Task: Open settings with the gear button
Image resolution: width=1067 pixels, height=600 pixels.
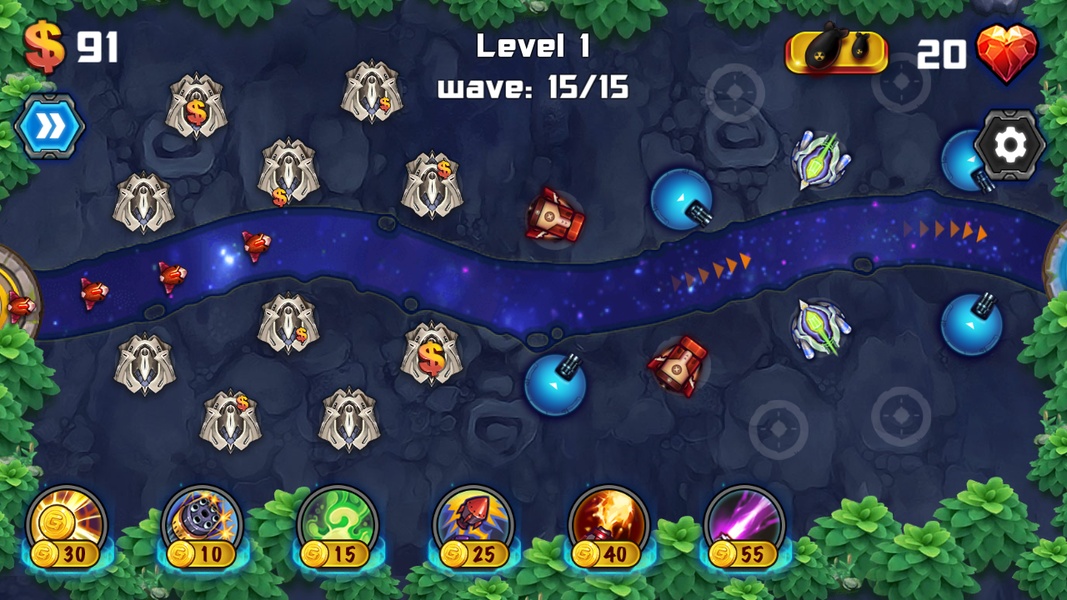Action: pos(1009,146)
